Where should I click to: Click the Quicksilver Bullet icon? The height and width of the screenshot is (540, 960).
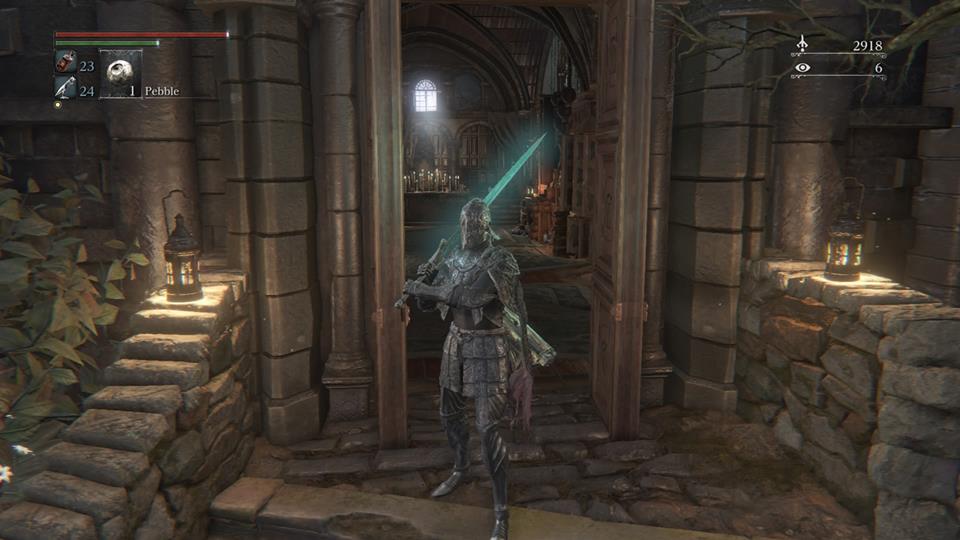[64, 90]
